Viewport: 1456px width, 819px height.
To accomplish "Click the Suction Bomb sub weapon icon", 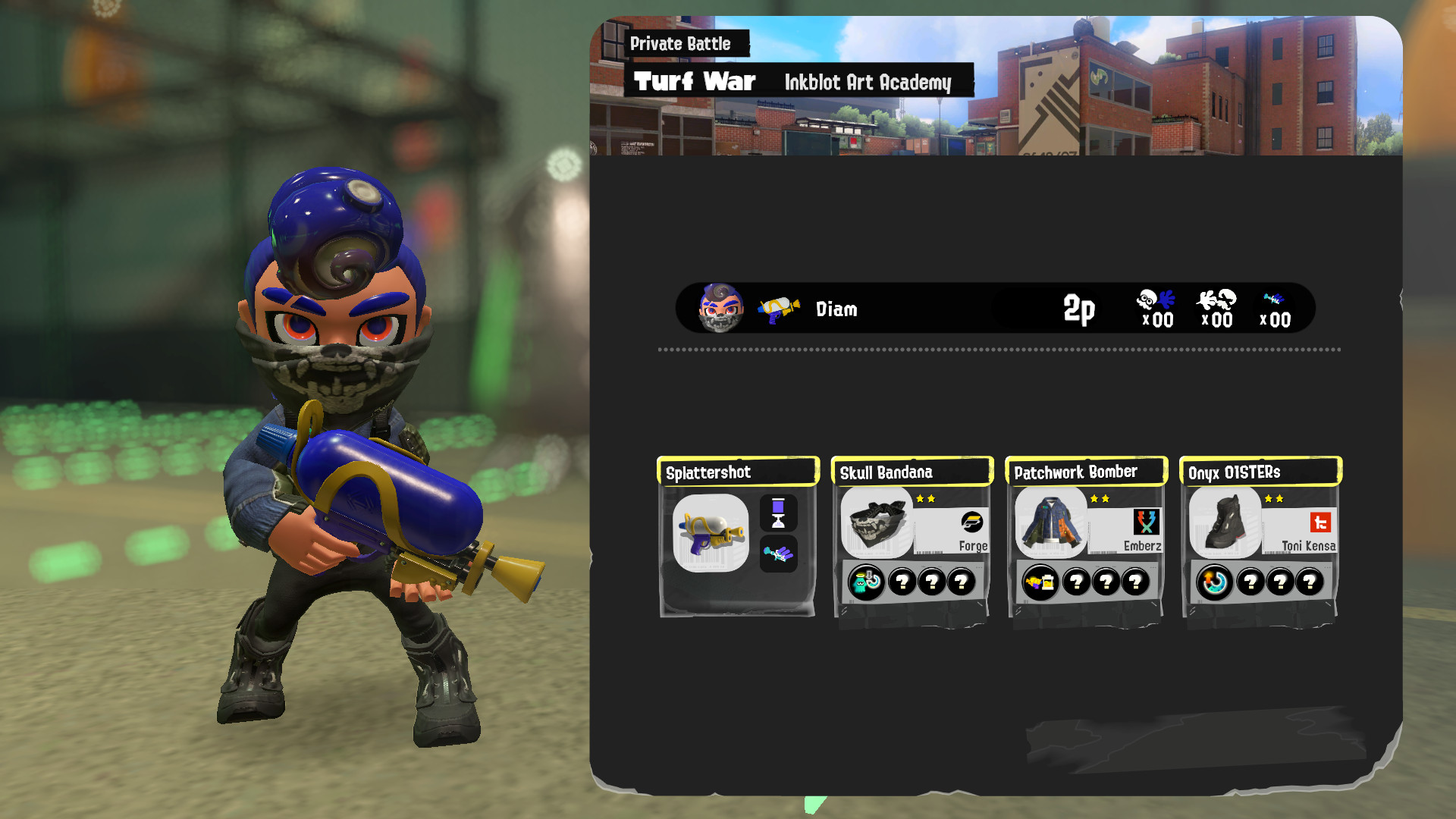I will pos(779,513).
